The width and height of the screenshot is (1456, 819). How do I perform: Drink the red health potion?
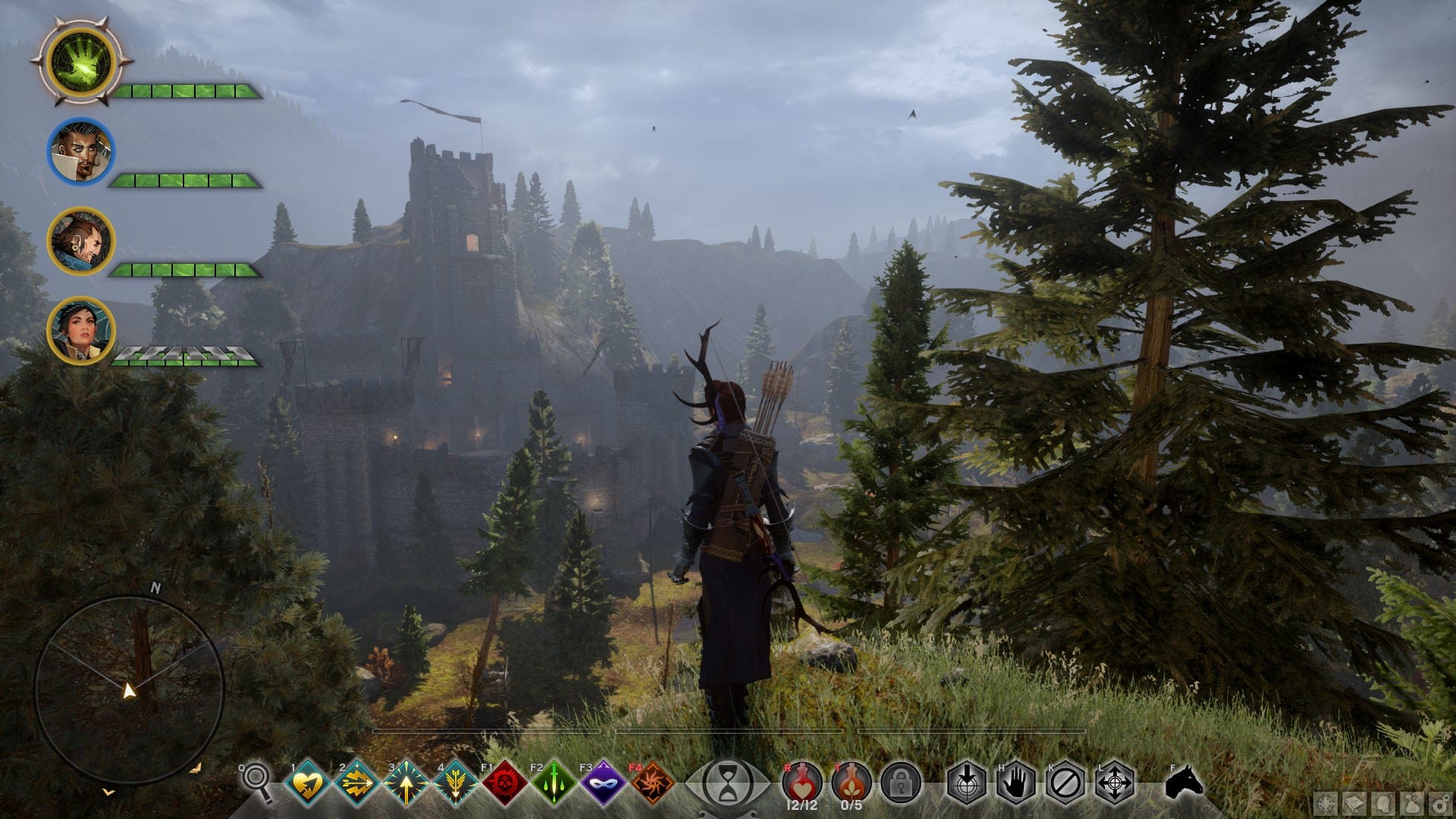(x=801, y=781)
